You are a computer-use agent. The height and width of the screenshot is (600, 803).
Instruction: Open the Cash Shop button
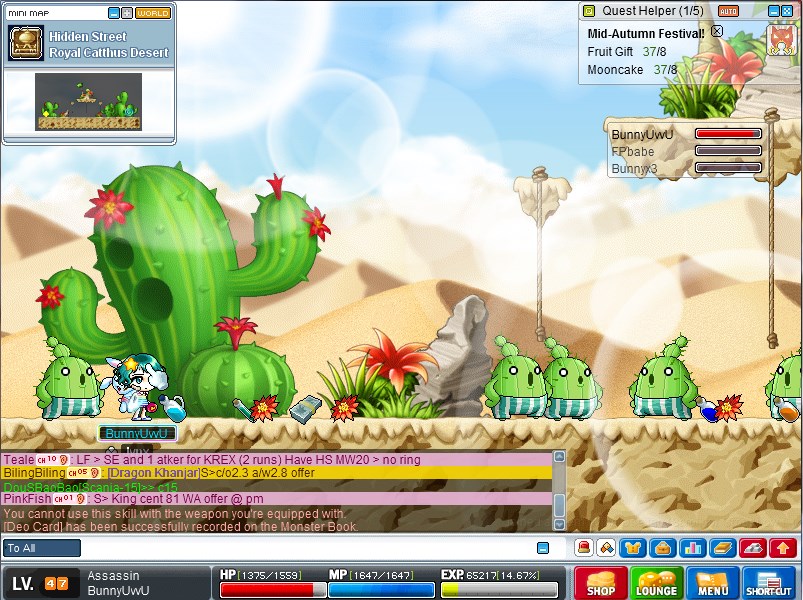[600, 583]
